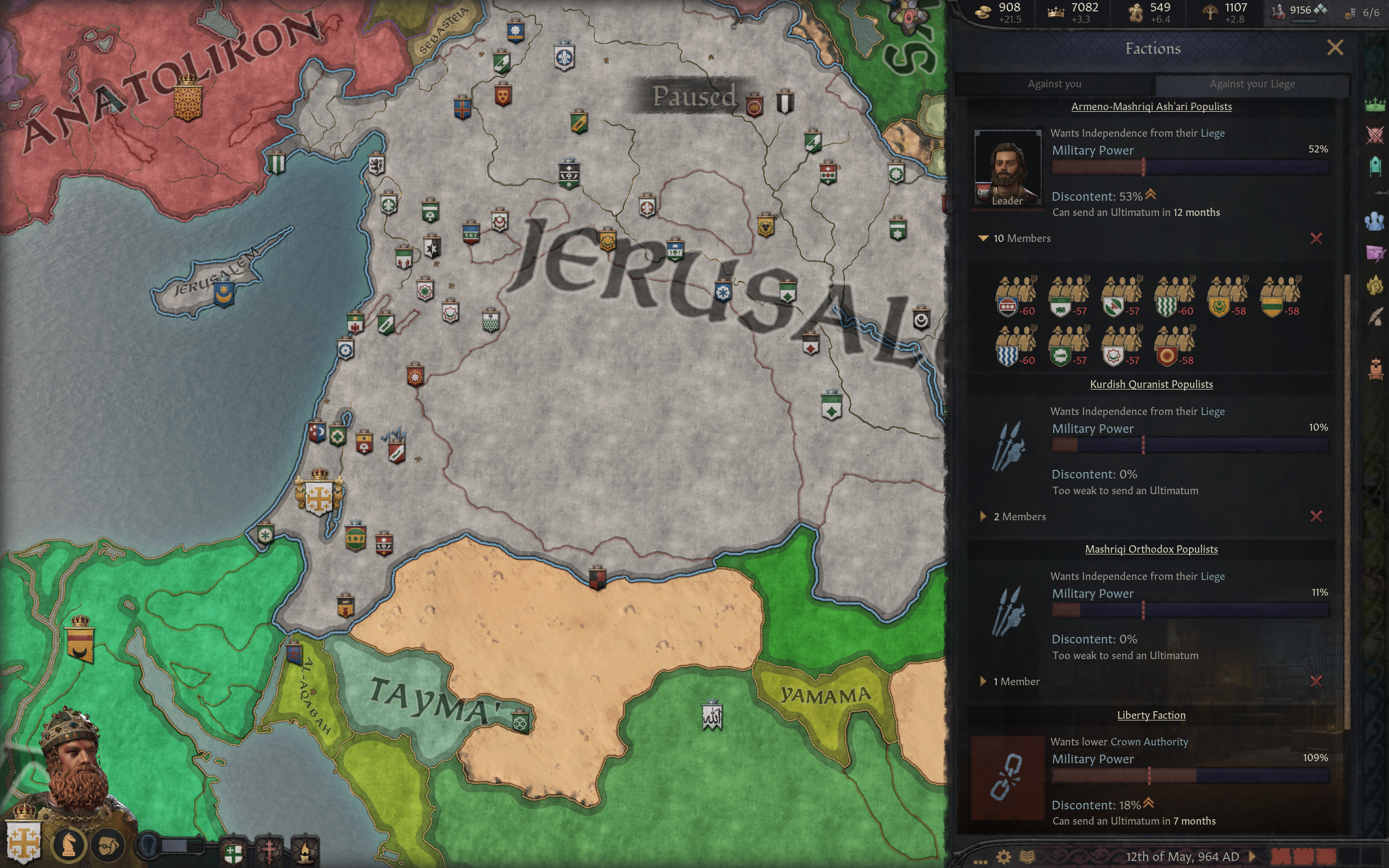Unpause the game with the play arrow
Screen dimensions: 1389x868
[1252, 857]
